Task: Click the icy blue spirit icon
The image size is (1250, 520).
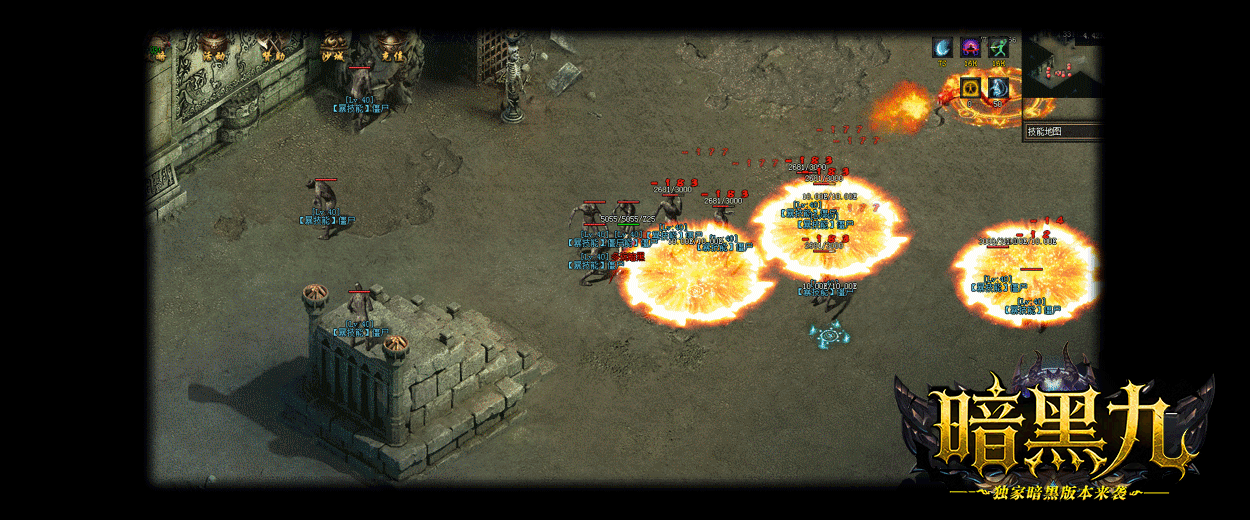Action: tap(998, 88)
